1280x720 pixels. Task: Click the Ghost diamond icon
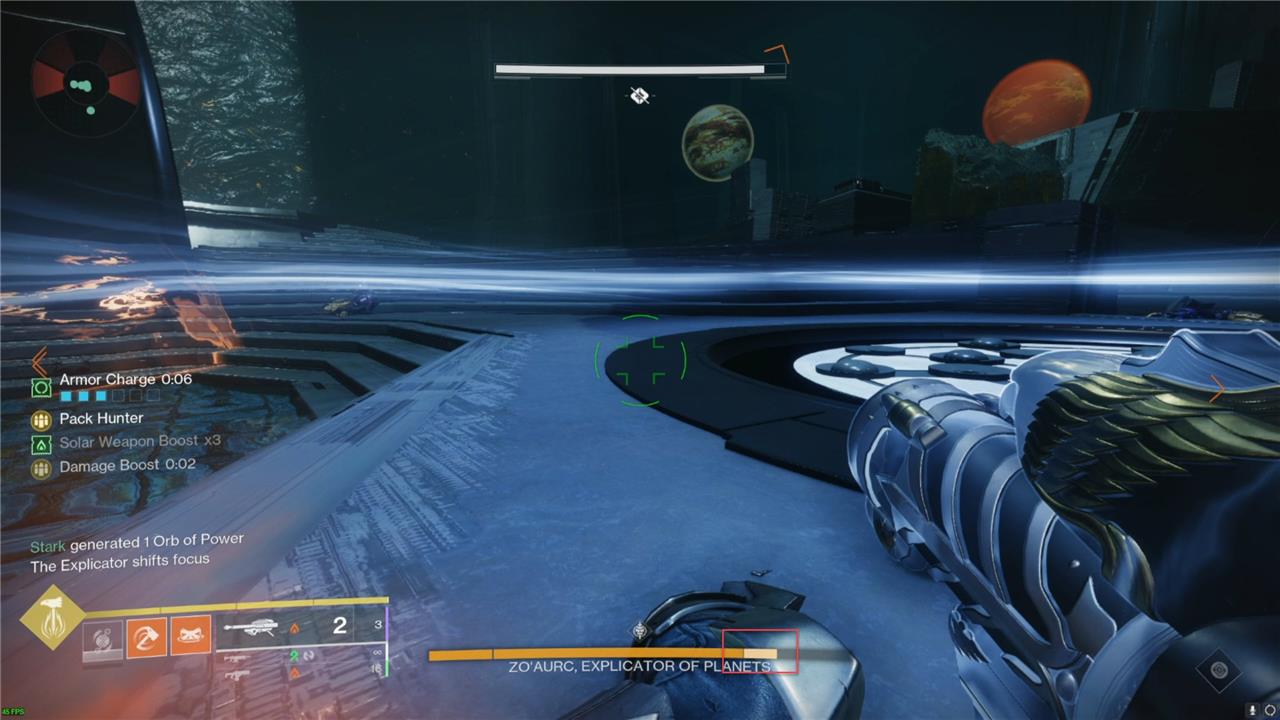1219,670
